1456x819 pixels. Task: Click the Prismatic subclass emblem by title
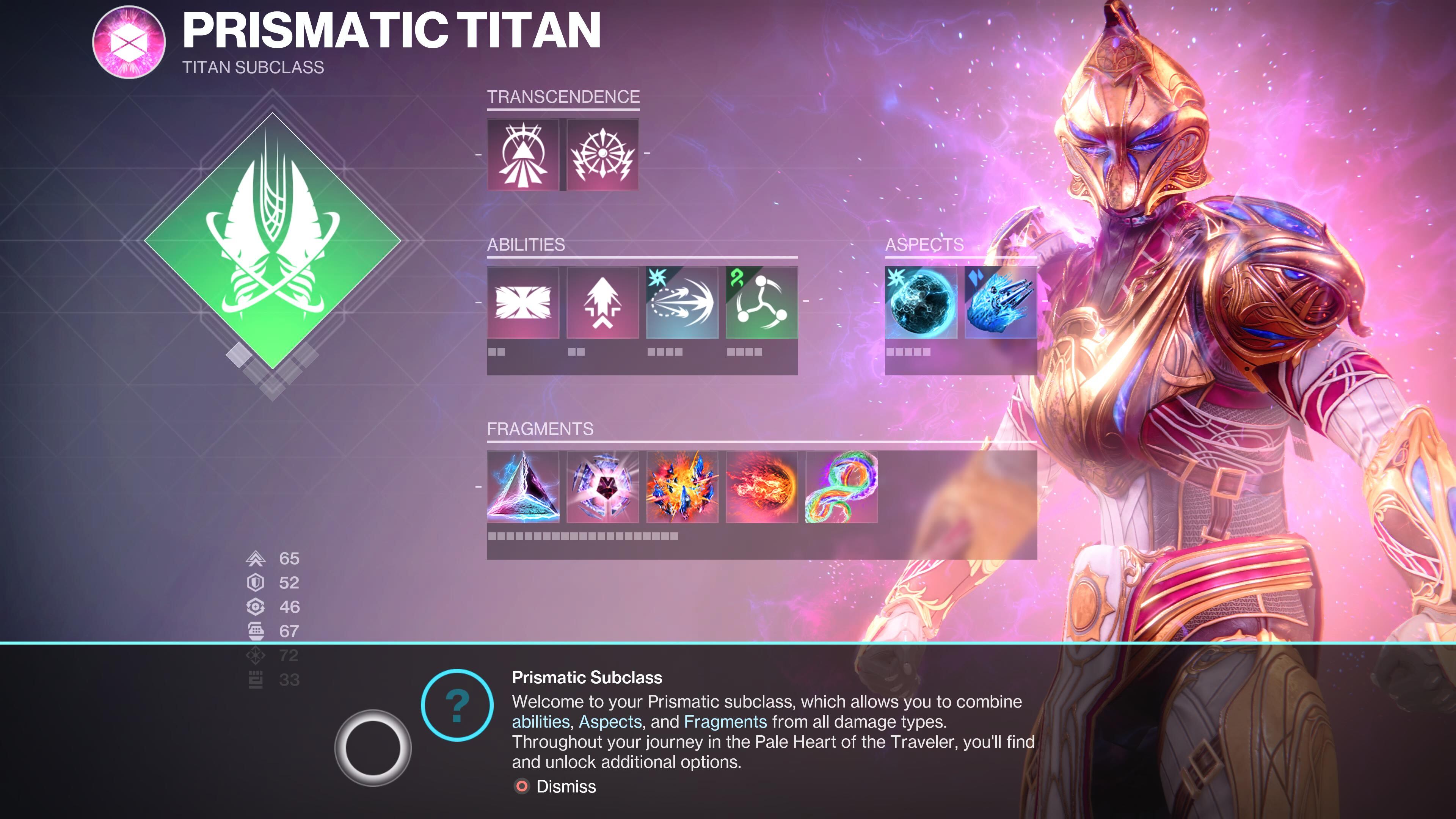click(x=129, y=42)
